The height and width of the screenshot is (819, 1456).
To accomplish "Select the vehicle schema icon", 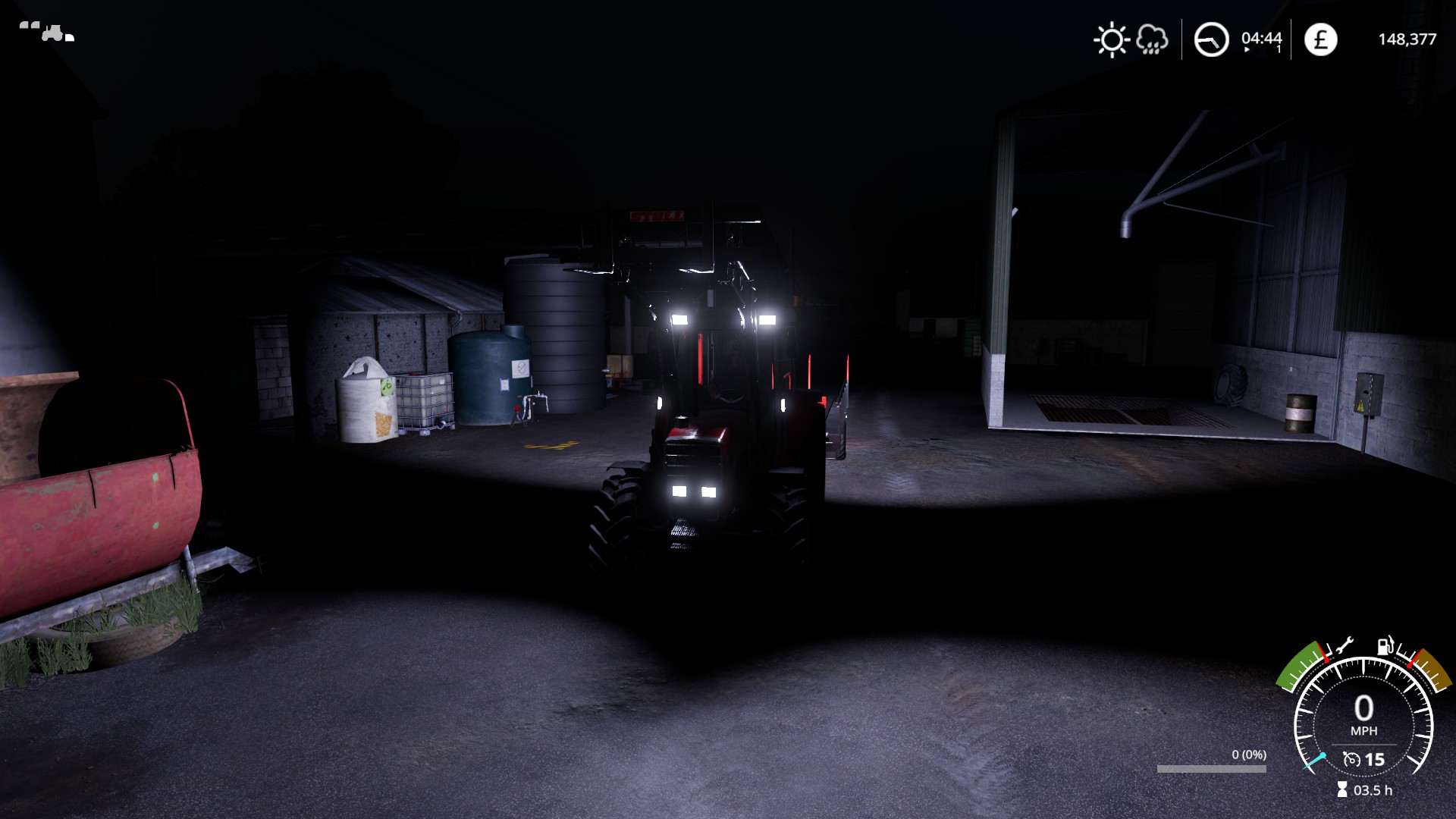I will click(47, 32).
